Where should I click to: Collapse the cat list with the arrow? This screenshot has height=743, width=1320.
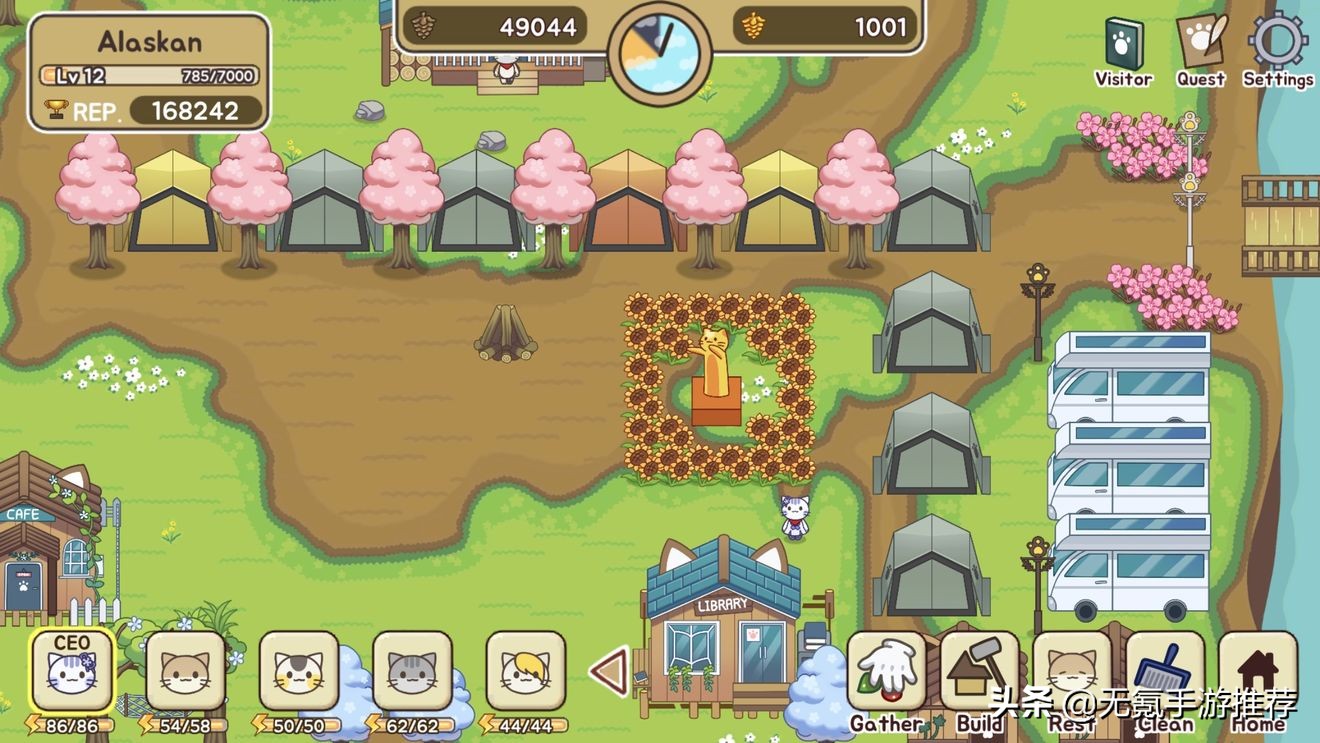pyautogui.click(x=608, y=670)
